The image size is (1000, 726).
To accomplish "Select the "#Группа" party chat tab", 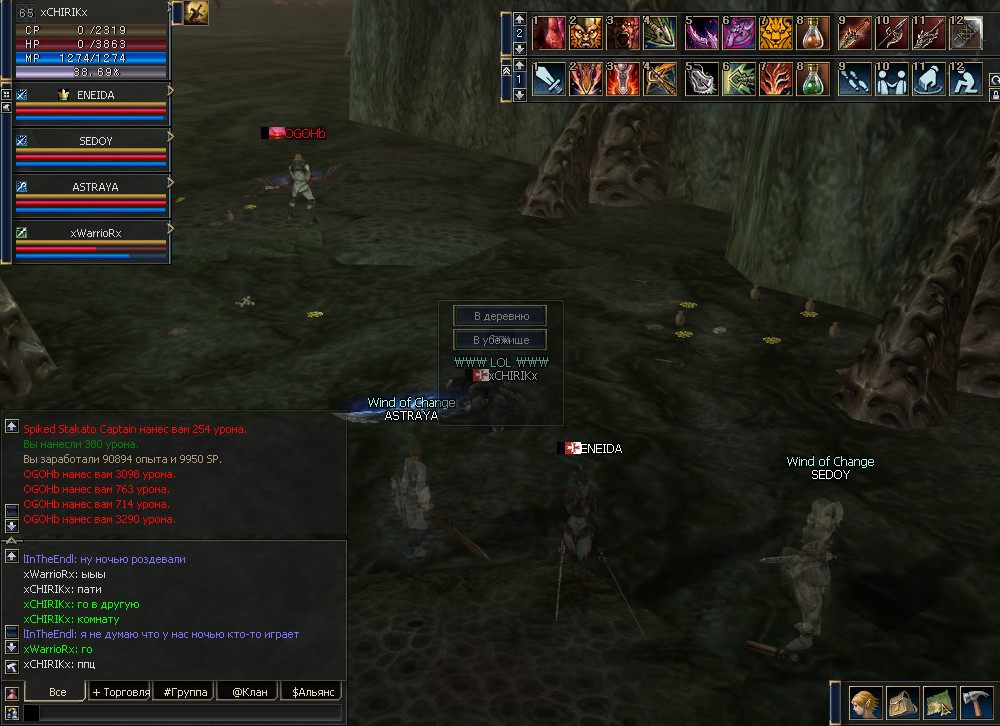I will coord(184,692).
